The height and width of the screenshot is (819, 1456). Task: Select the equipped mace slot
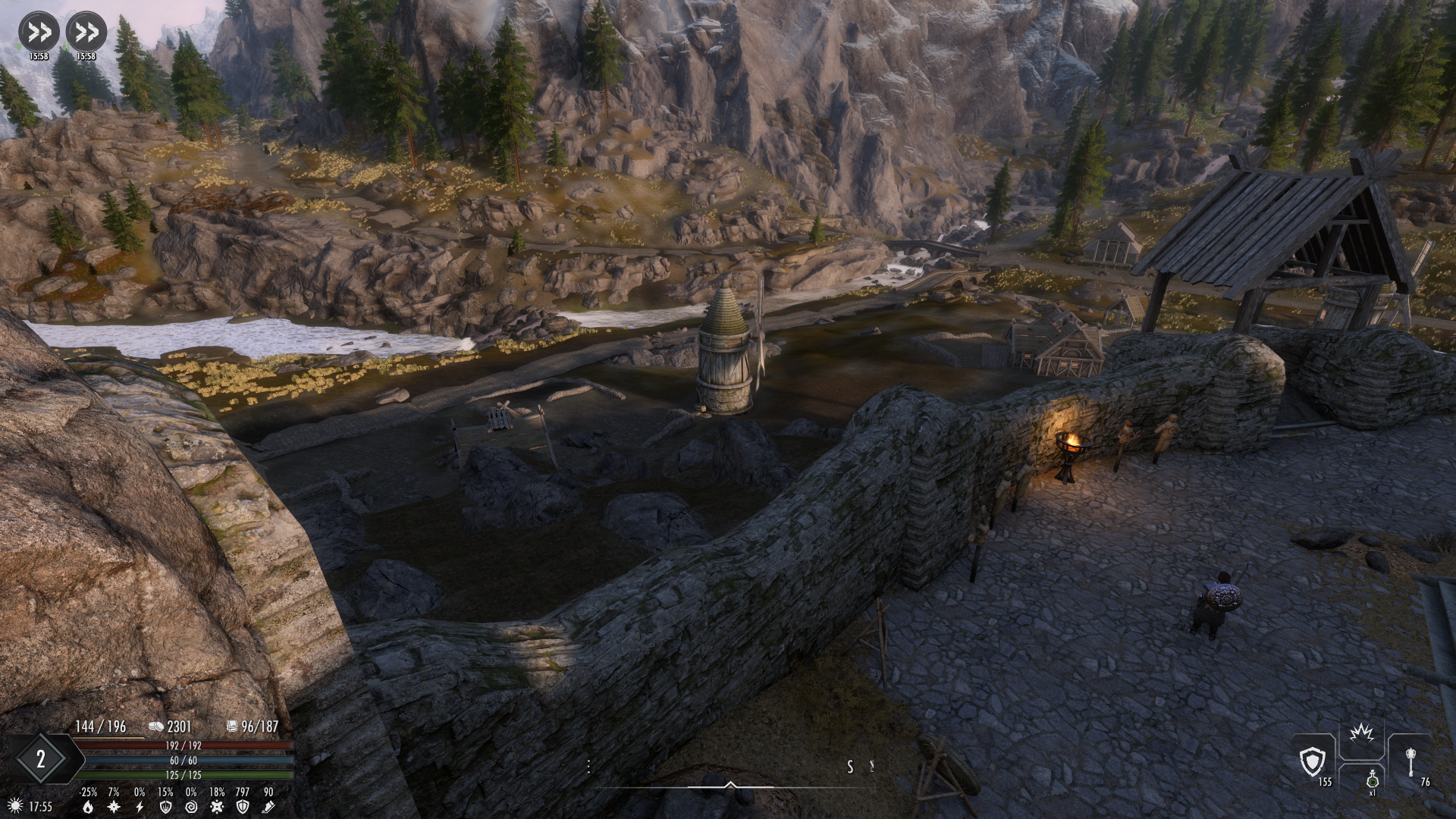(x=1410, y=761)
